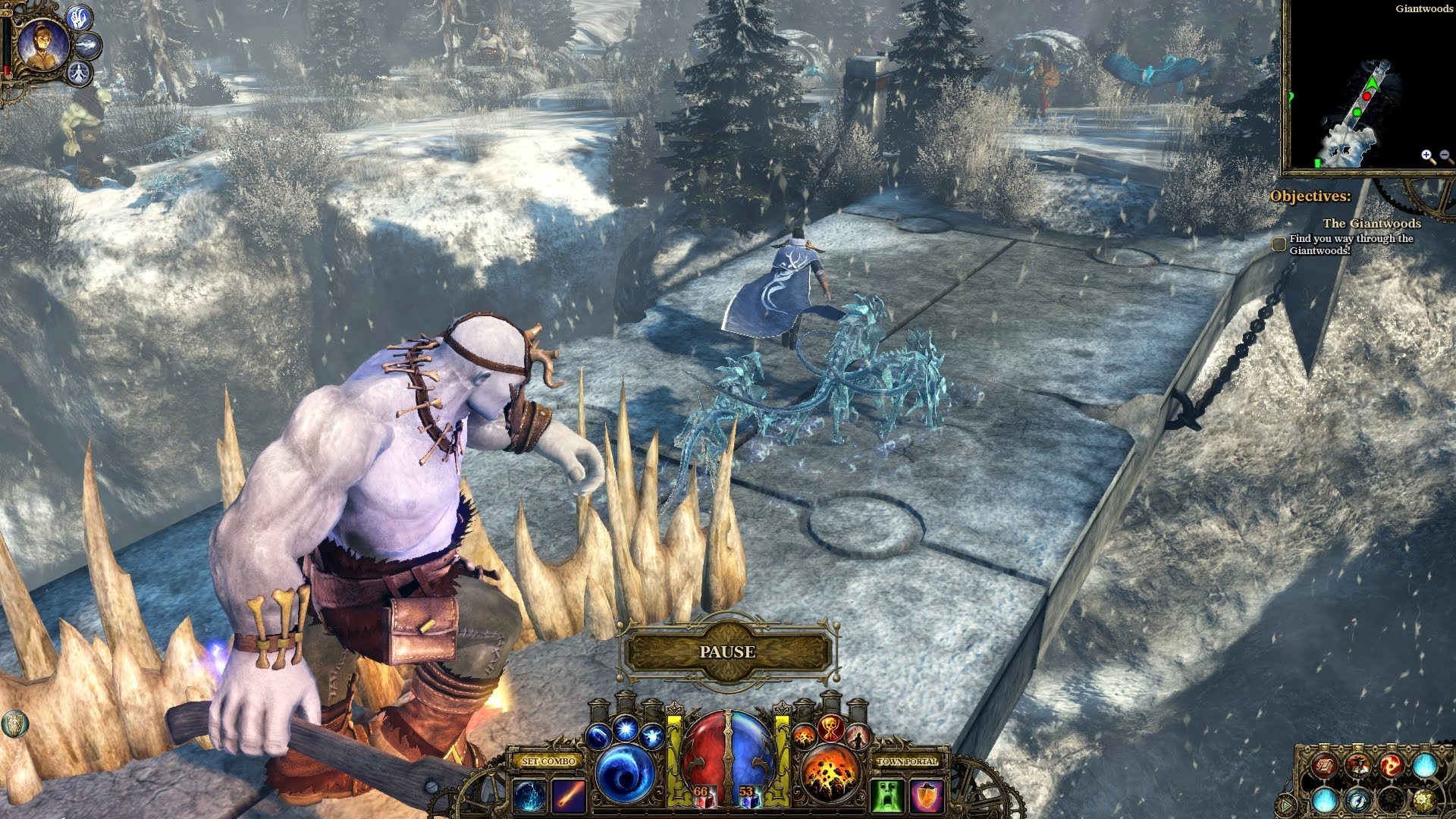
Task: Zoom out the minimap with the minus control
Action: pos(1445,154)
